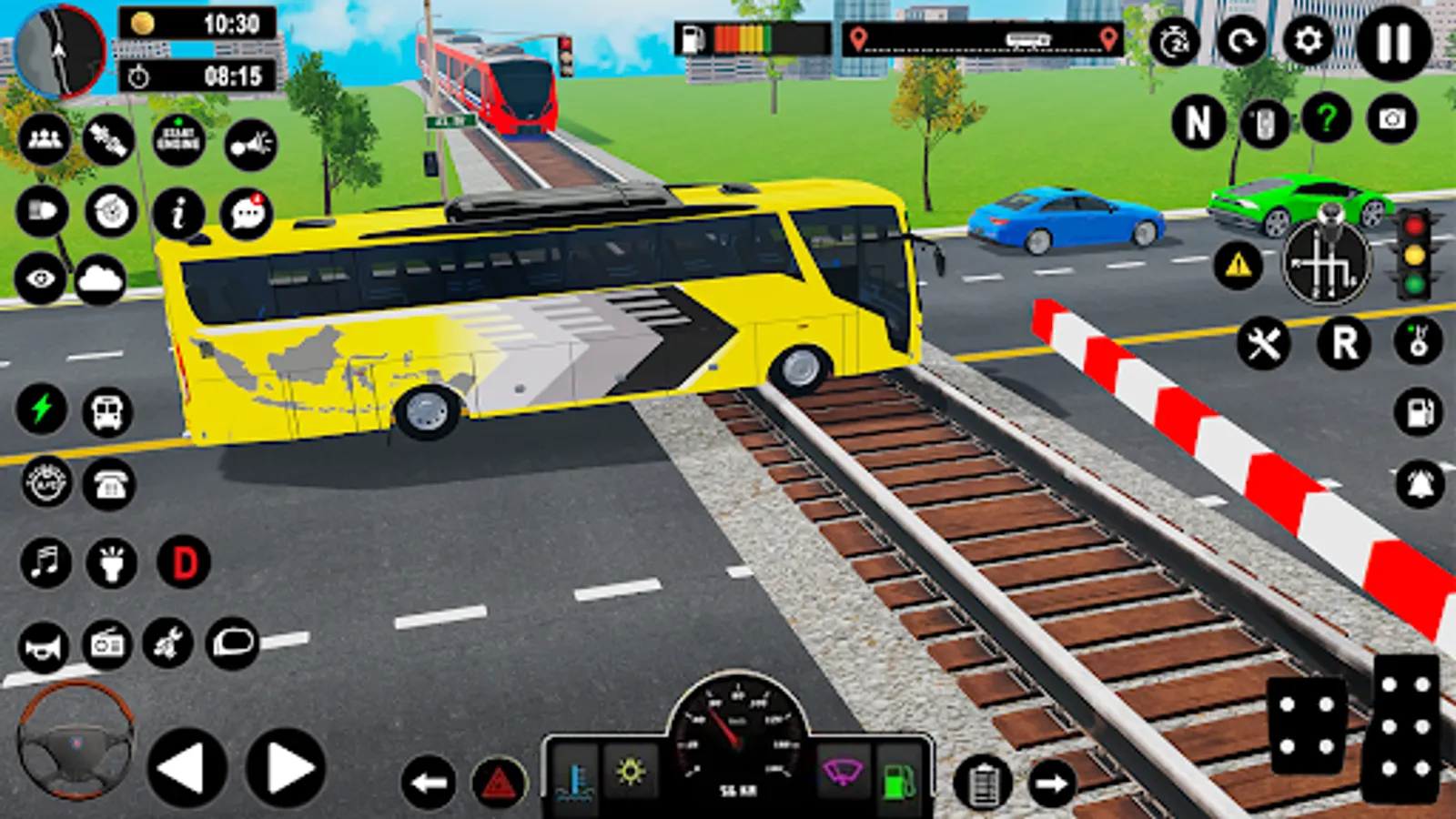Open the chat messages bubble
The height and width of the screenshot is (819, 1456).
[x=247, y=214]
